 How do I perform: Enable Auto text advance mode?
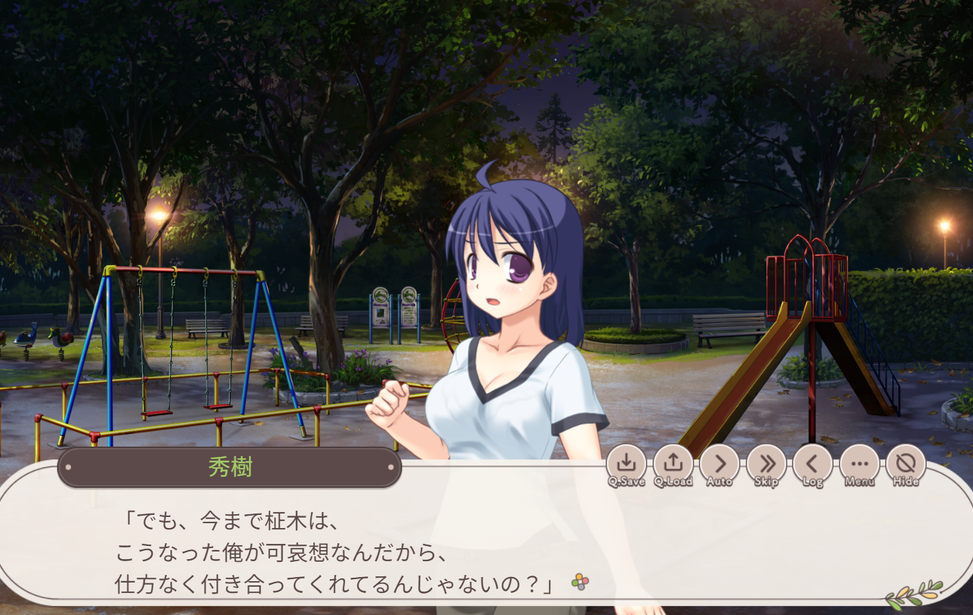pos(719,464)
